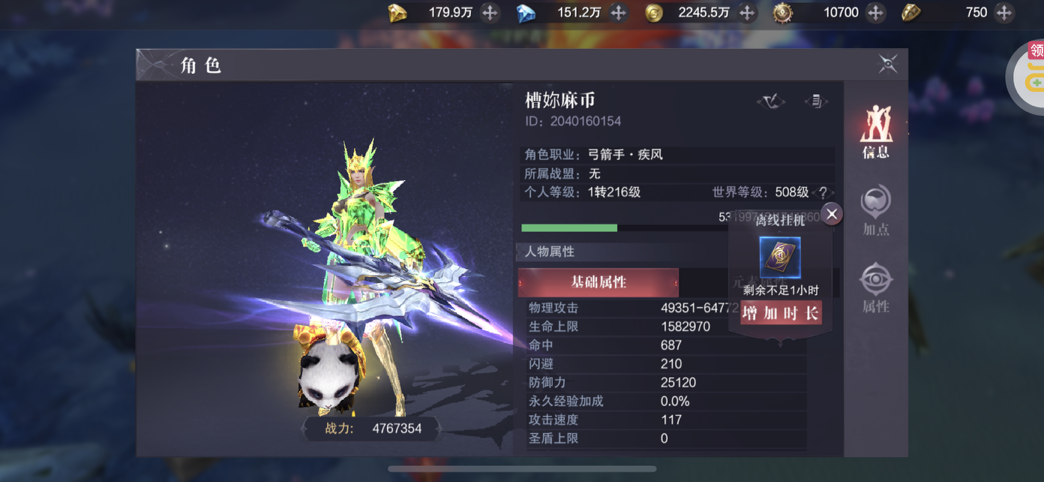This screenshot has height=482, width=1044.
Task: Add more yellow diamonds with plus button
Action: (490, 13)
